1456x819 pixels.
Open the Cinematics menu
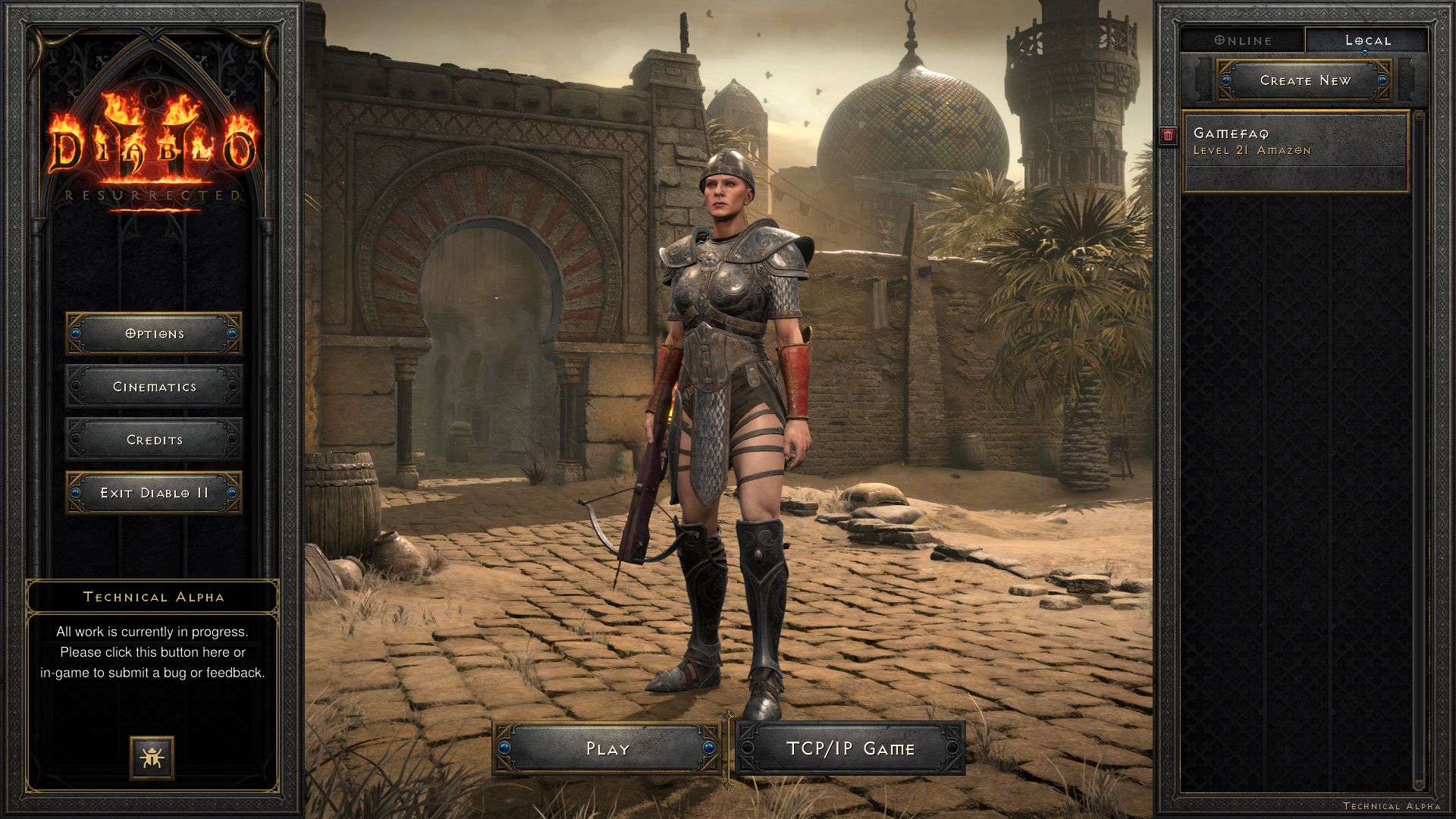(154, 387)
